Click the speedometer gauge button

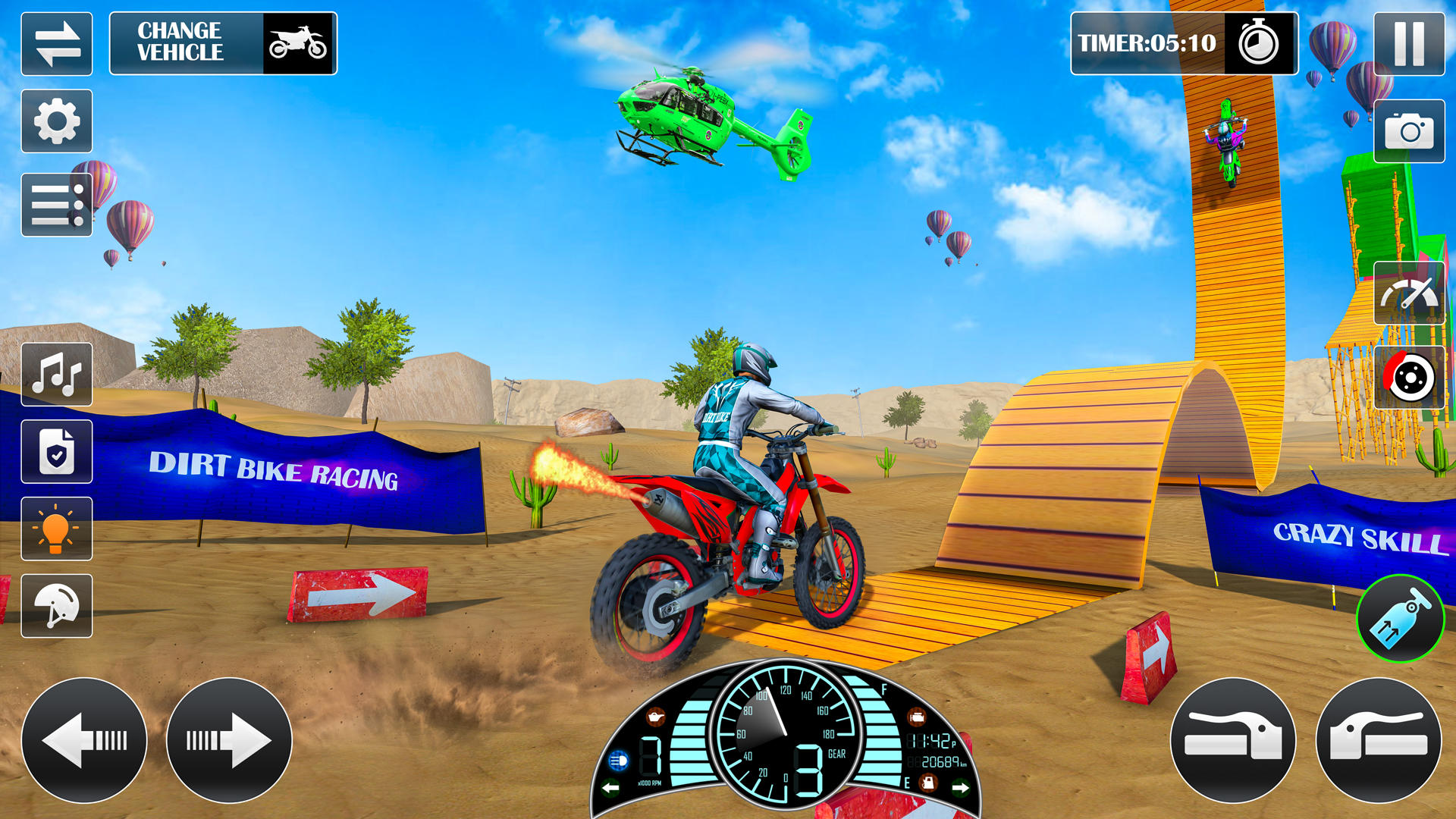pos(1409,293)
